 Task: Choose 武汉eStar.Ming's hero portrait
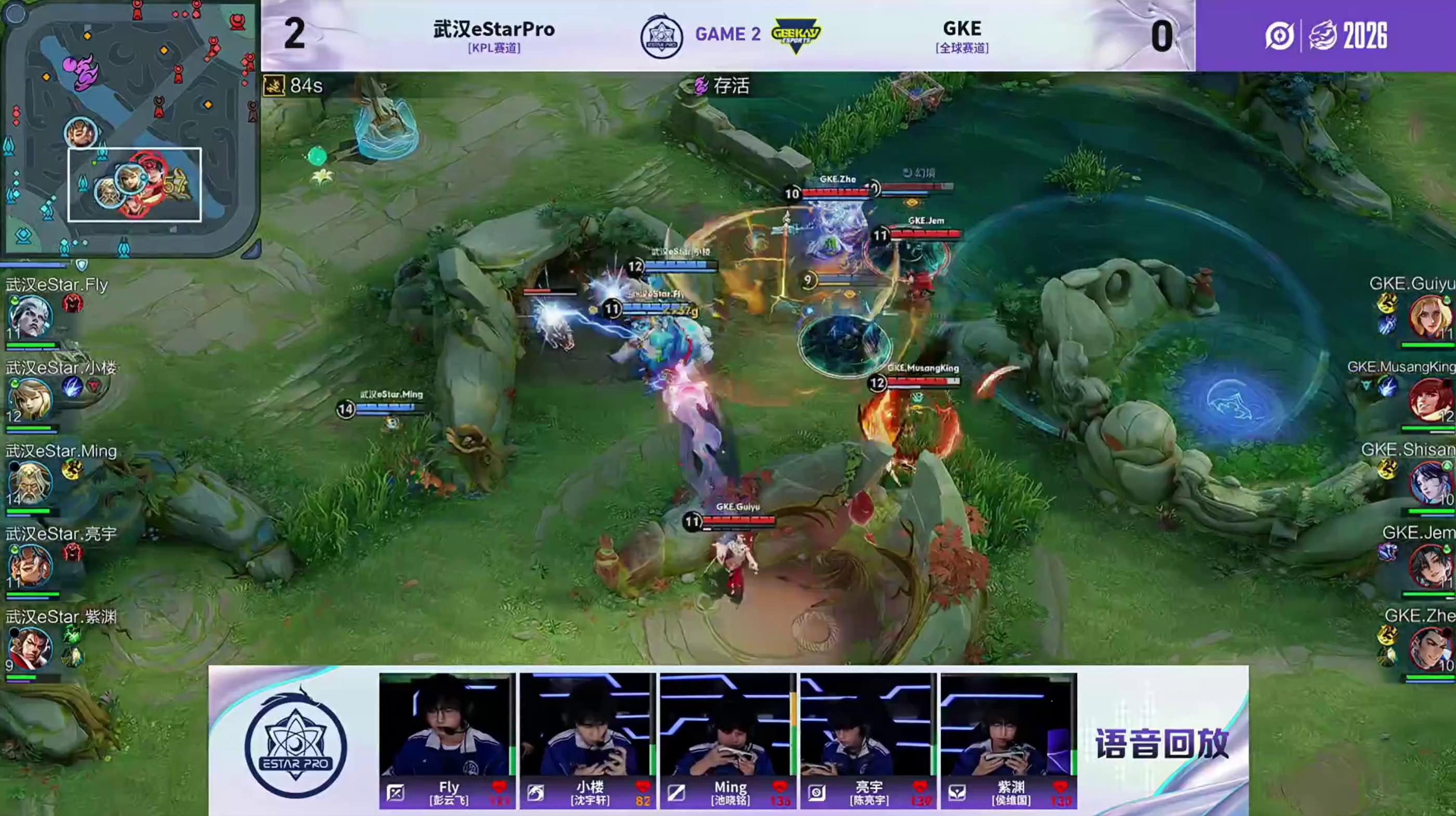(30, 482)
